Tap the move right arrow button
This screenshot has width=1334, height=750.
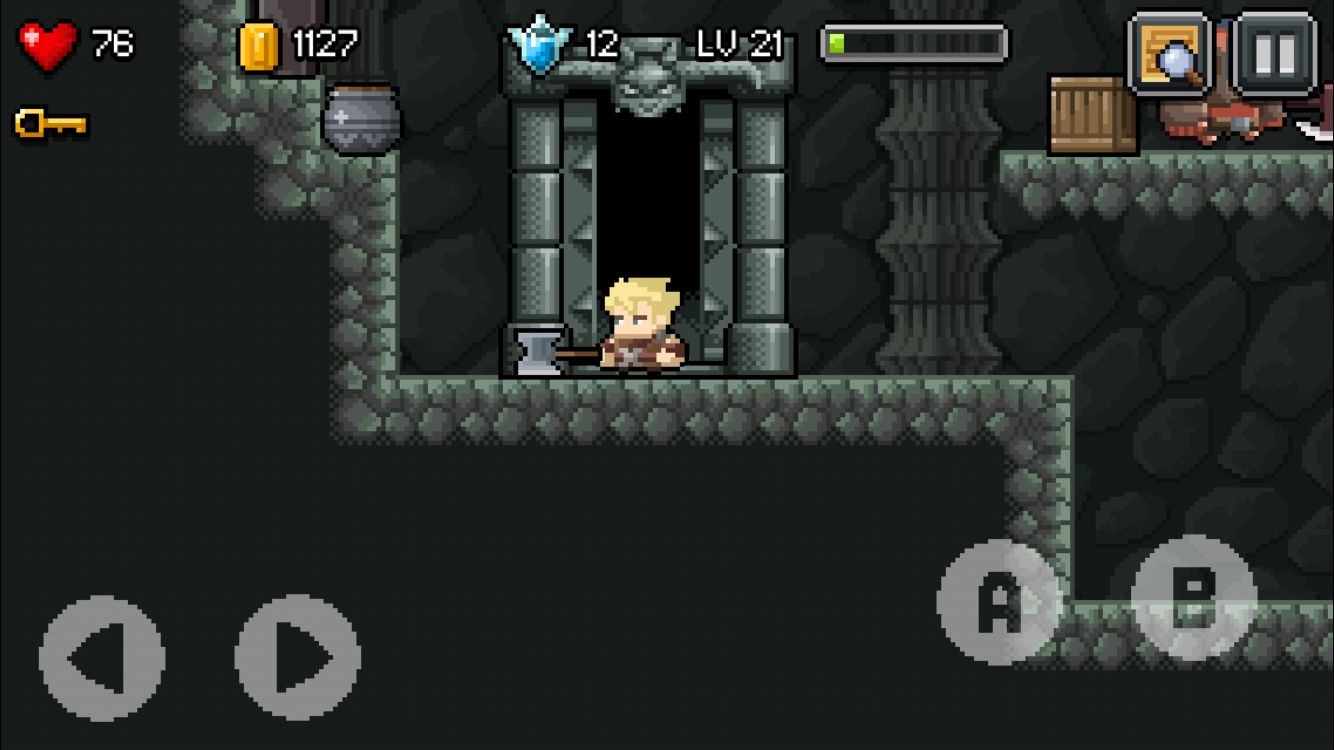298,657
